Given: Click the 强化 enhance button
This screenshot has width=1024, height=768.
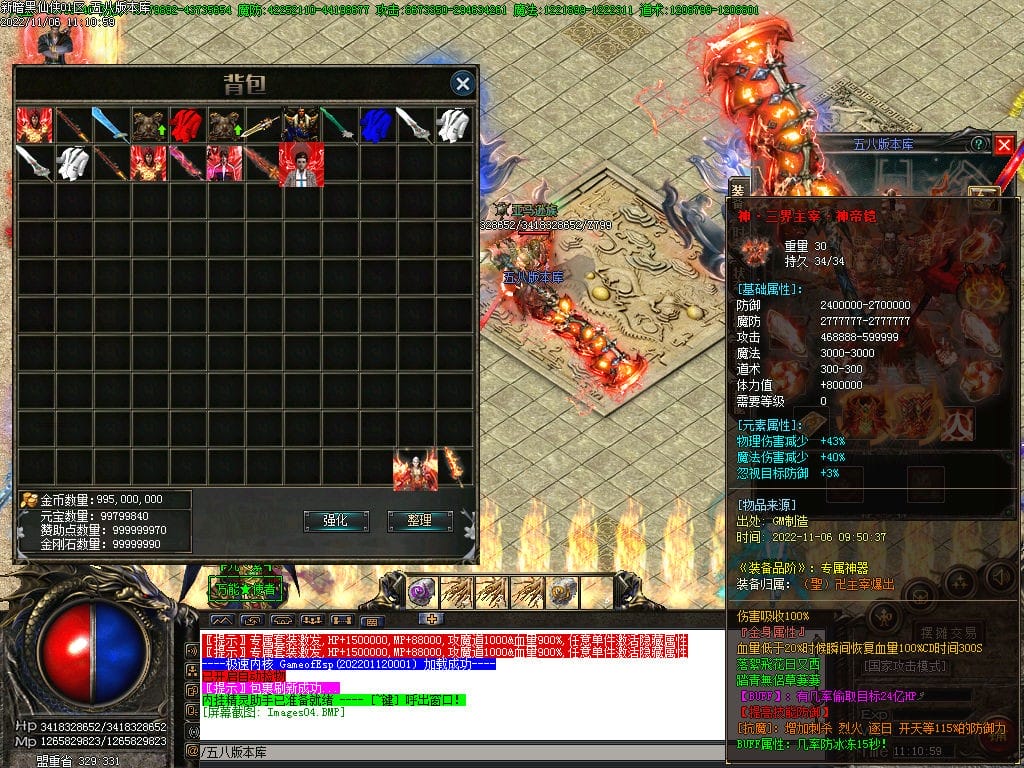Looking at the screenshot, I should pyautogui.click(x=335, y=520).
